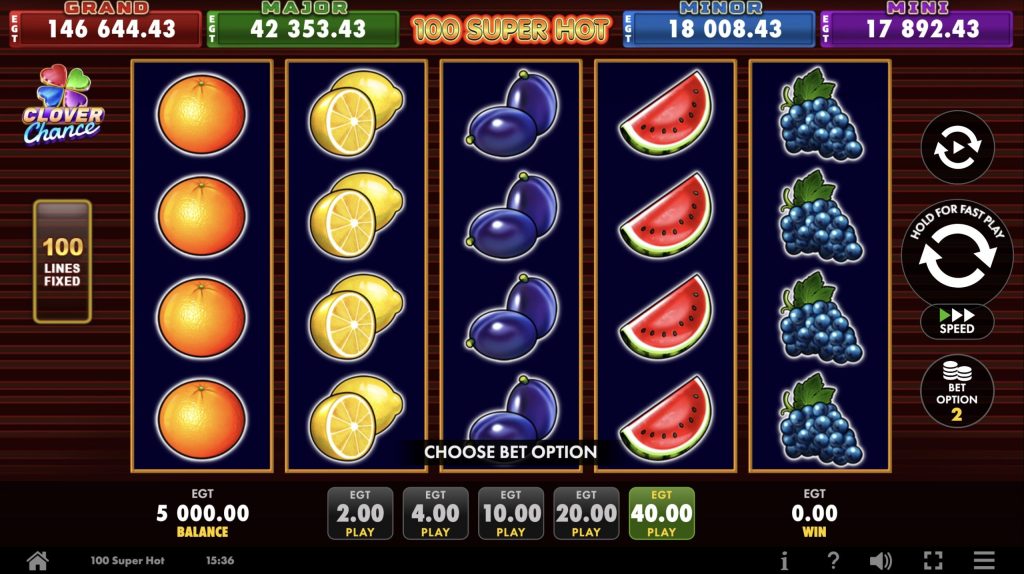Open the Clover Chance feature
1024x574 pixels.
[x=63, y=107]
